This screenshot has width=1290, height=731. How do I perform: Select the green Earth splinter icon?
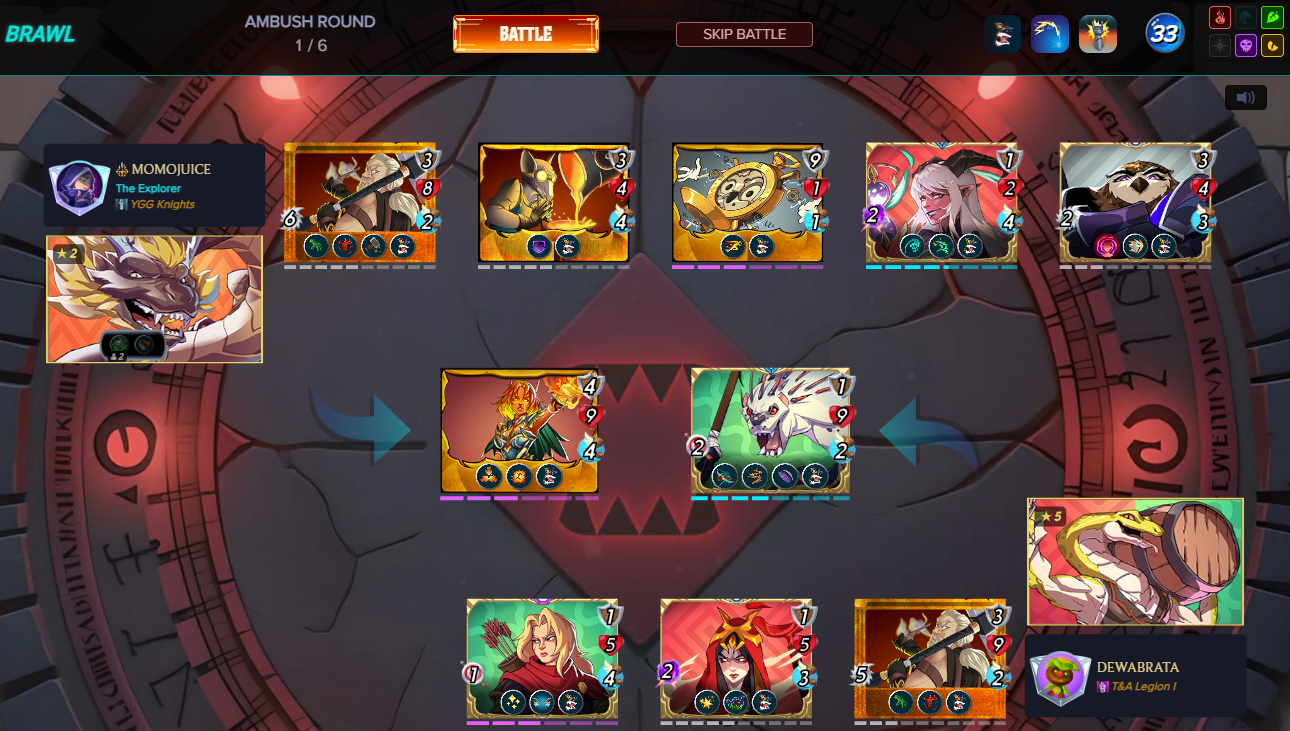tap(1272, 17)
